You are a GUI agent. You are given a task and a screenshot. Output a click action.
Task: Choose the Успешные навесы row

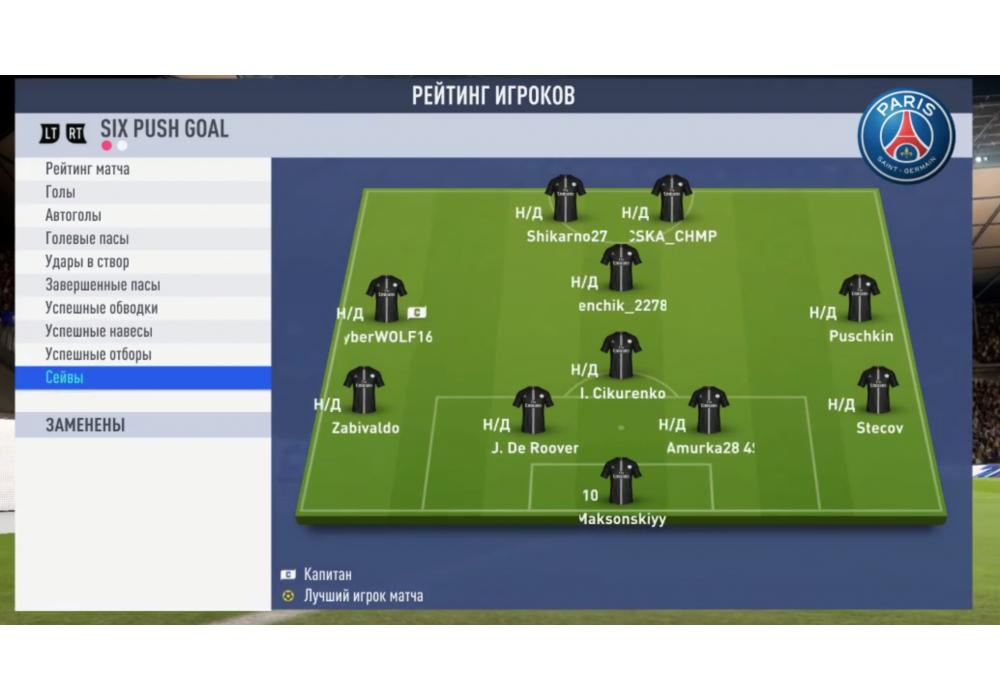(x=142, y=331)
